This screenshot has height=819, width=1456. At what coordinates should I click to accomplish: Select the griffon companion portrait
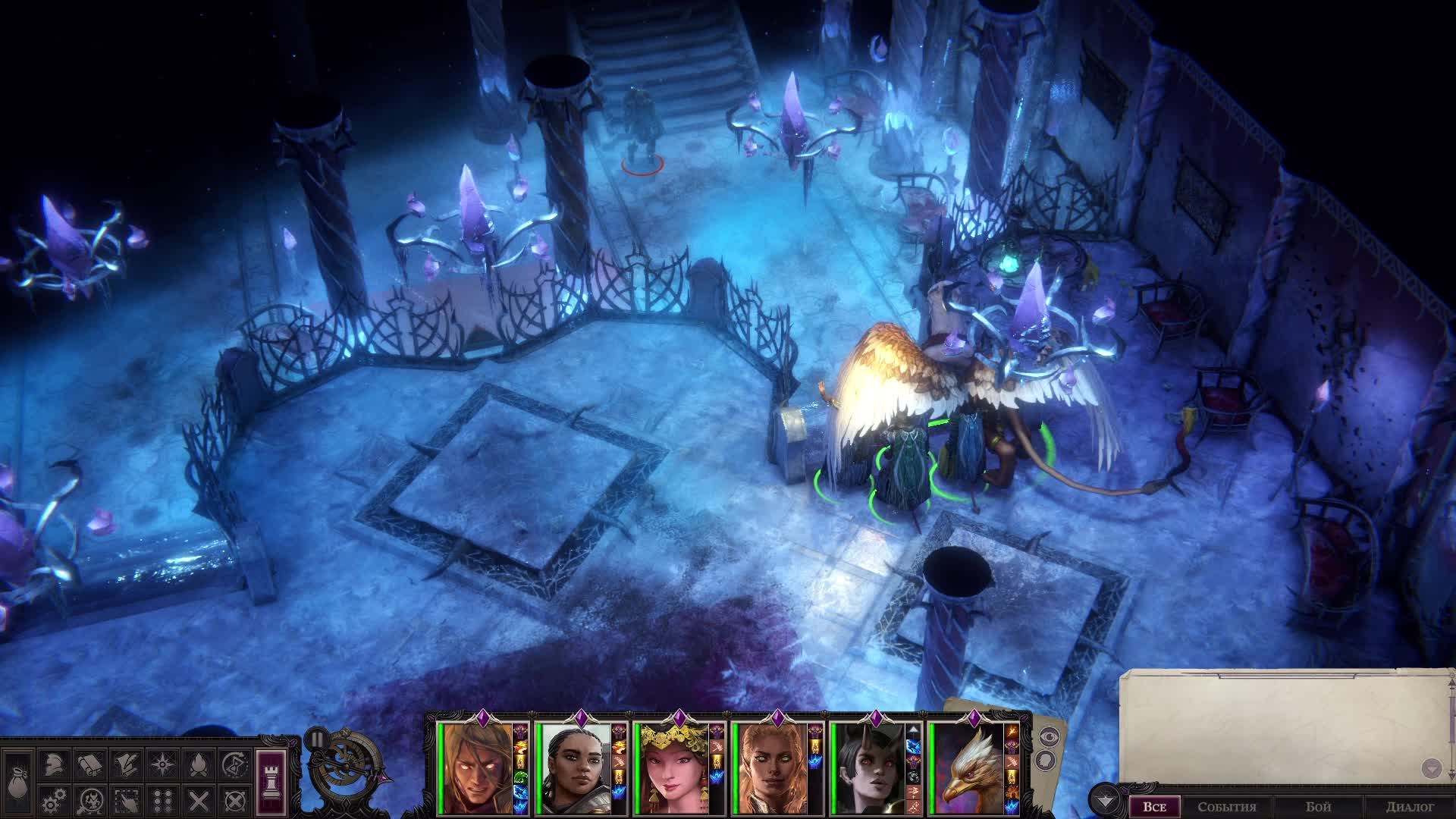tap(968, 767)
